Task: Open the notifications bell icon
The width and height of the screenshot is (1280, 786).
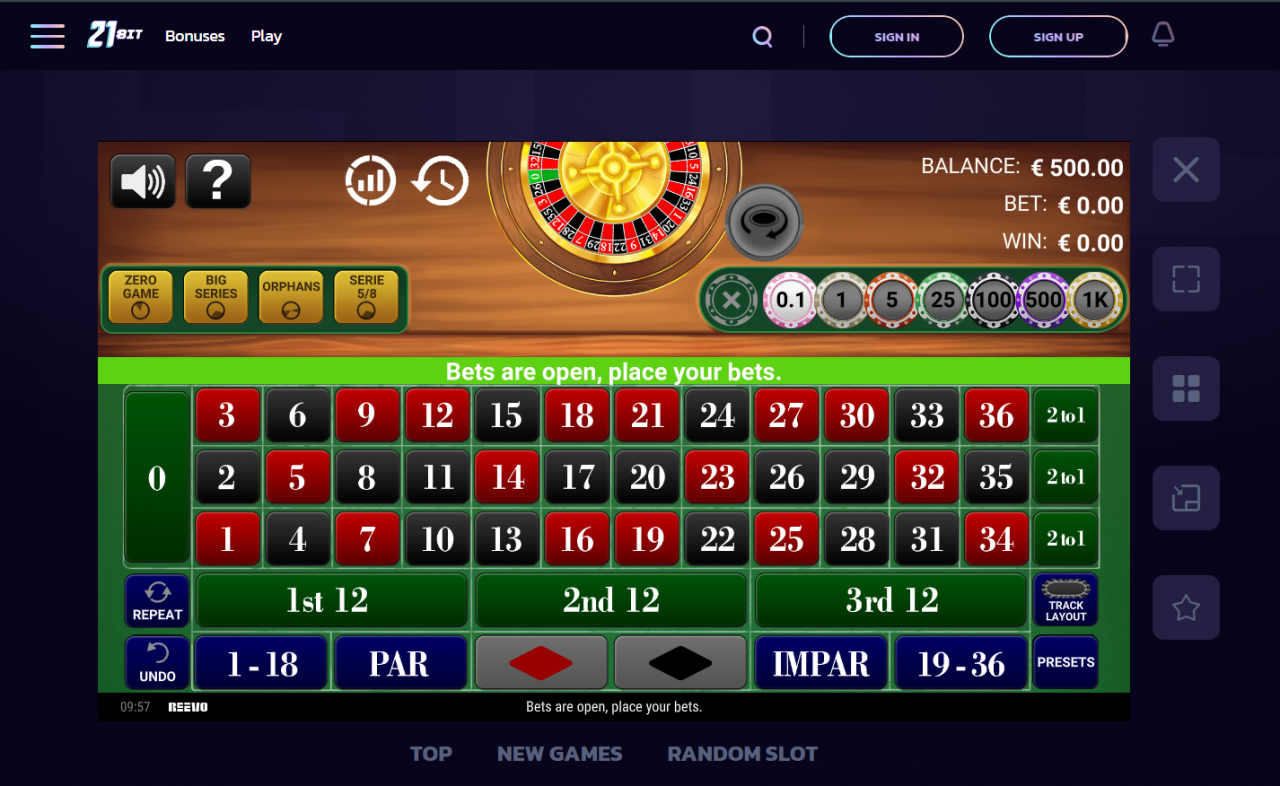Action: [1162, 34]
